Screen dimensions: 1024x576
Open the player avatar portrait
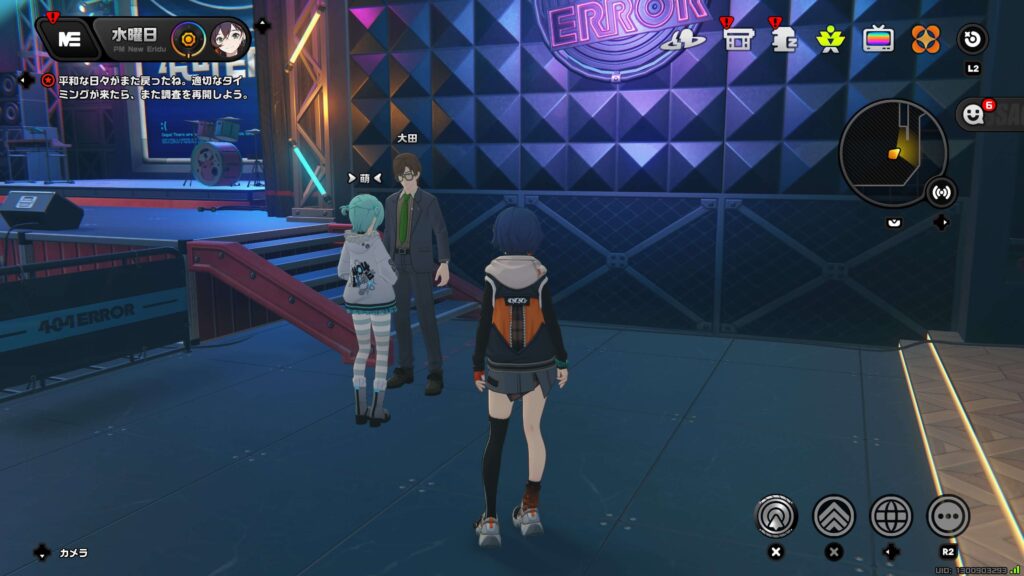coord(229,39)
